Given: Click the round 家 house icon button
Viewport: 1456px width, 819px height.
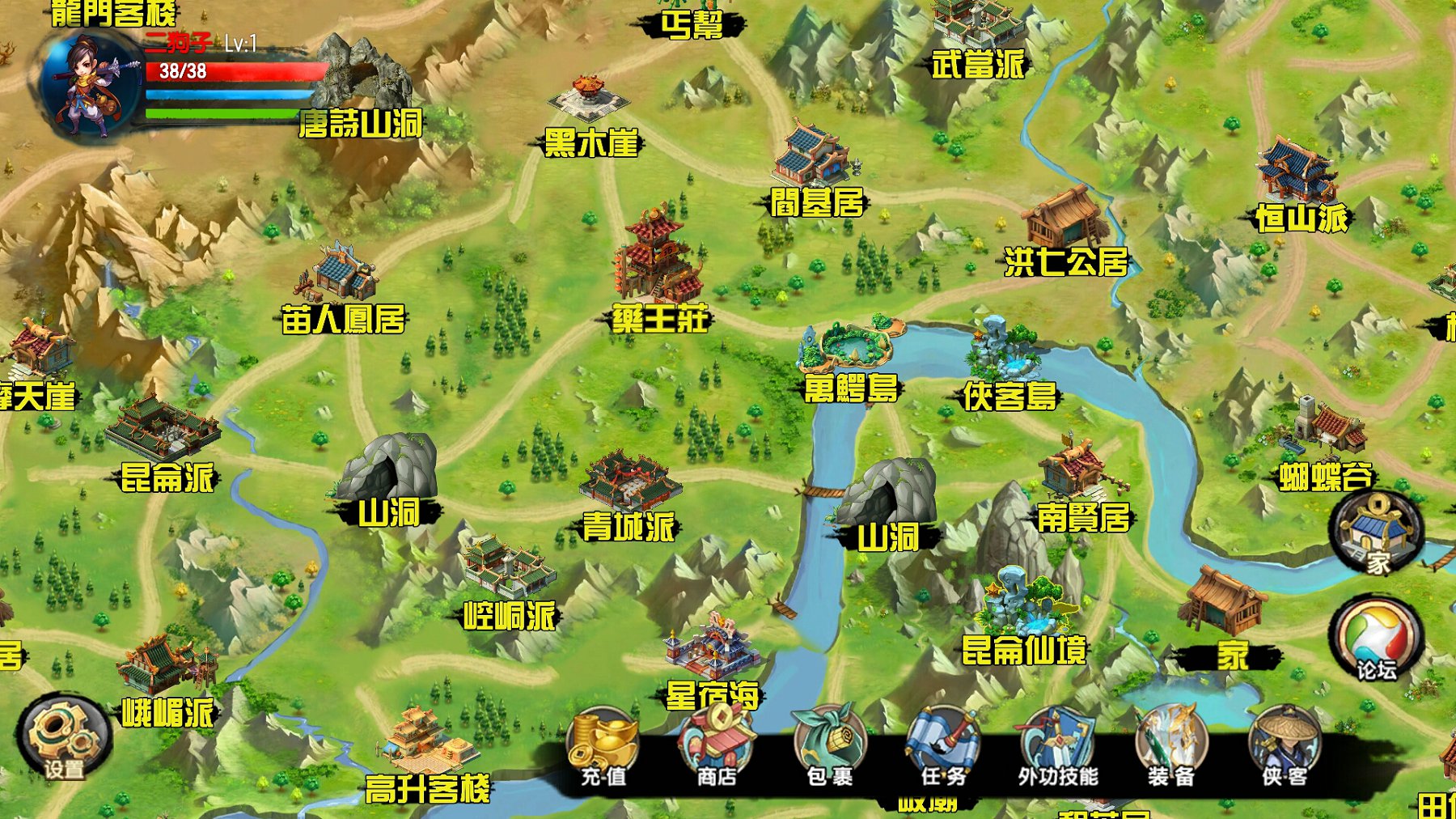Looking at the screenshot, I should 1376,533.
